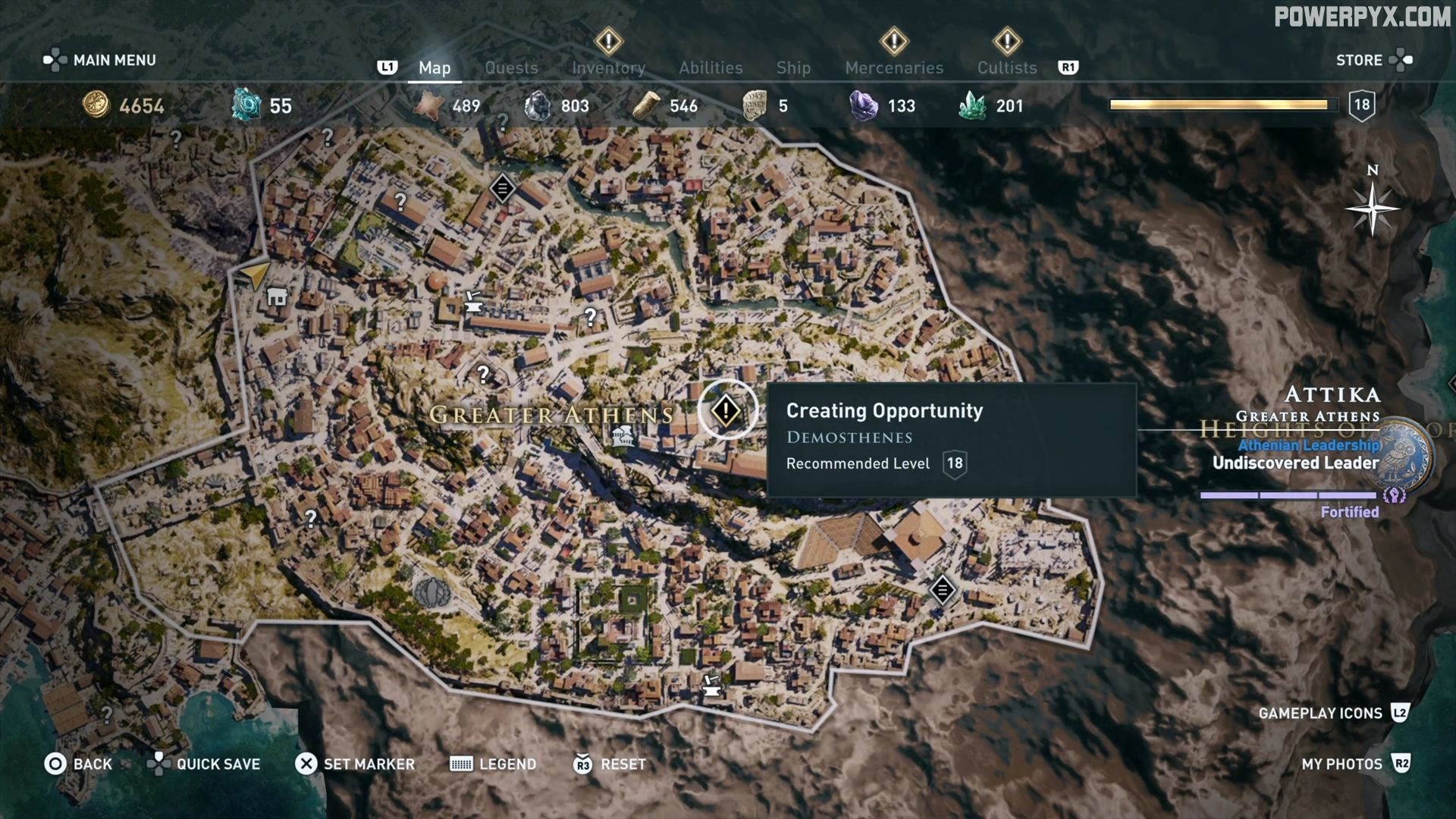The width and height of the screenshot is (1456, 819).
Task: Open the Ship menu
Action: tap(793, 67)
